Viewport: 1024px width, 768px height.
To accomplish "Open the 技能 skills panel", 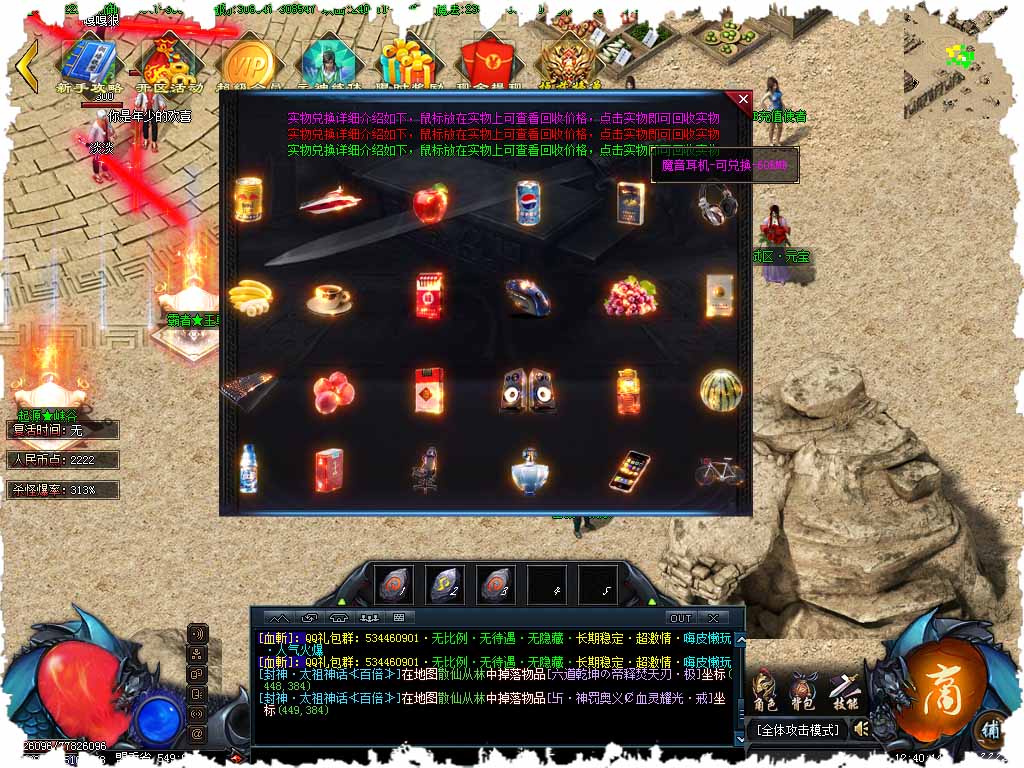I will click(844, 689).
